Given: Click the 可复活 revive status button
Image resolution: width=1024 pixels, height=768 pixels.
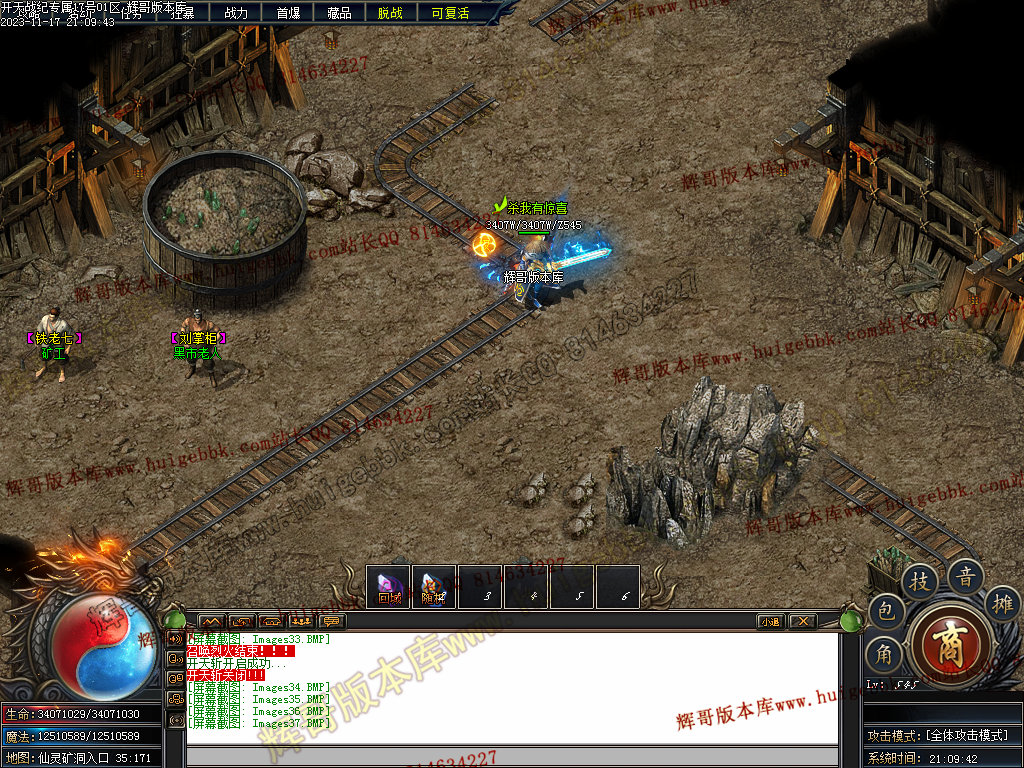Looking at the screenshot, I should [450, 13].
